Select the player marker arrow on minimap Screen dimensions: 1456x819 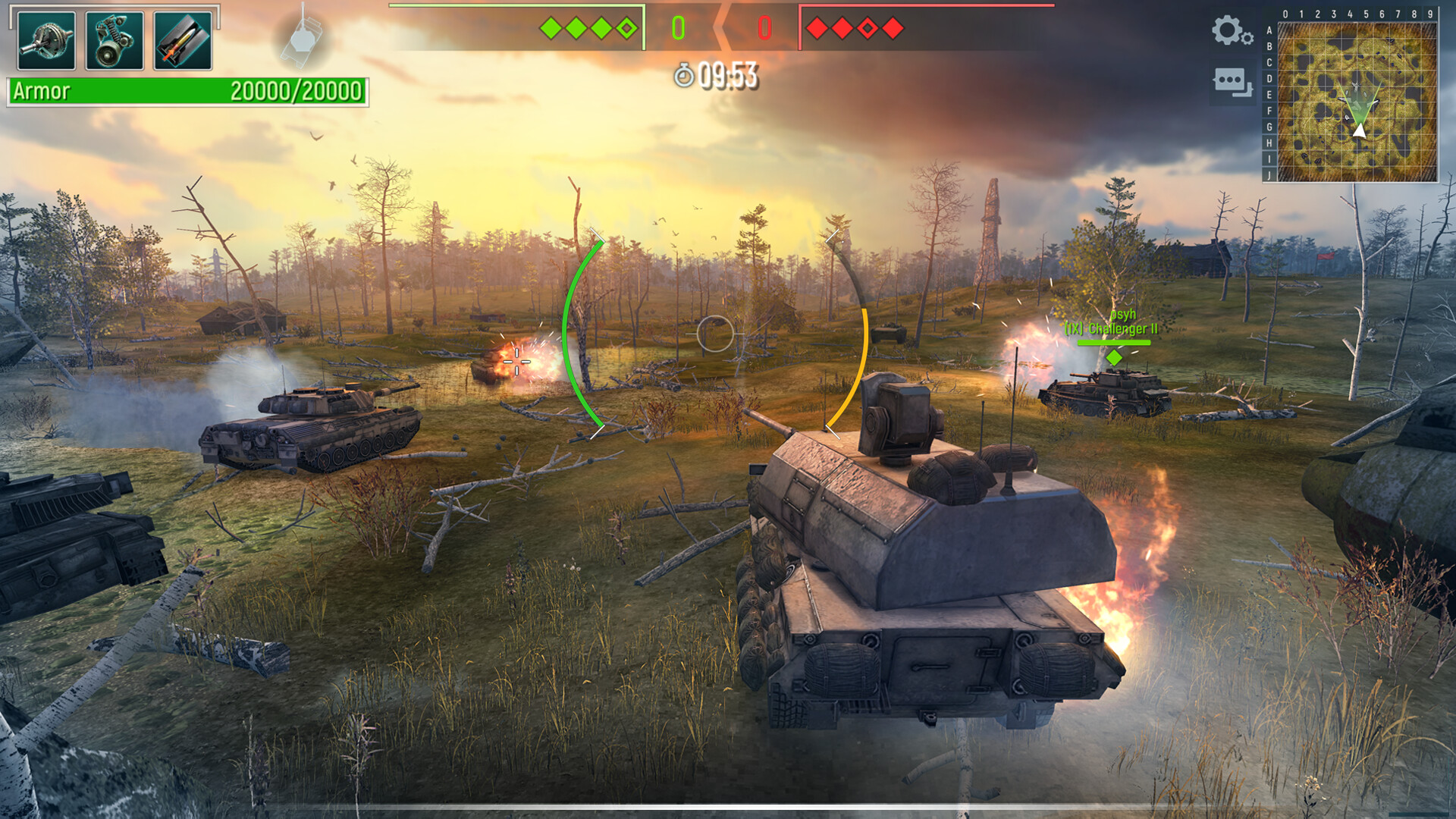click(x=1360, y=130)
